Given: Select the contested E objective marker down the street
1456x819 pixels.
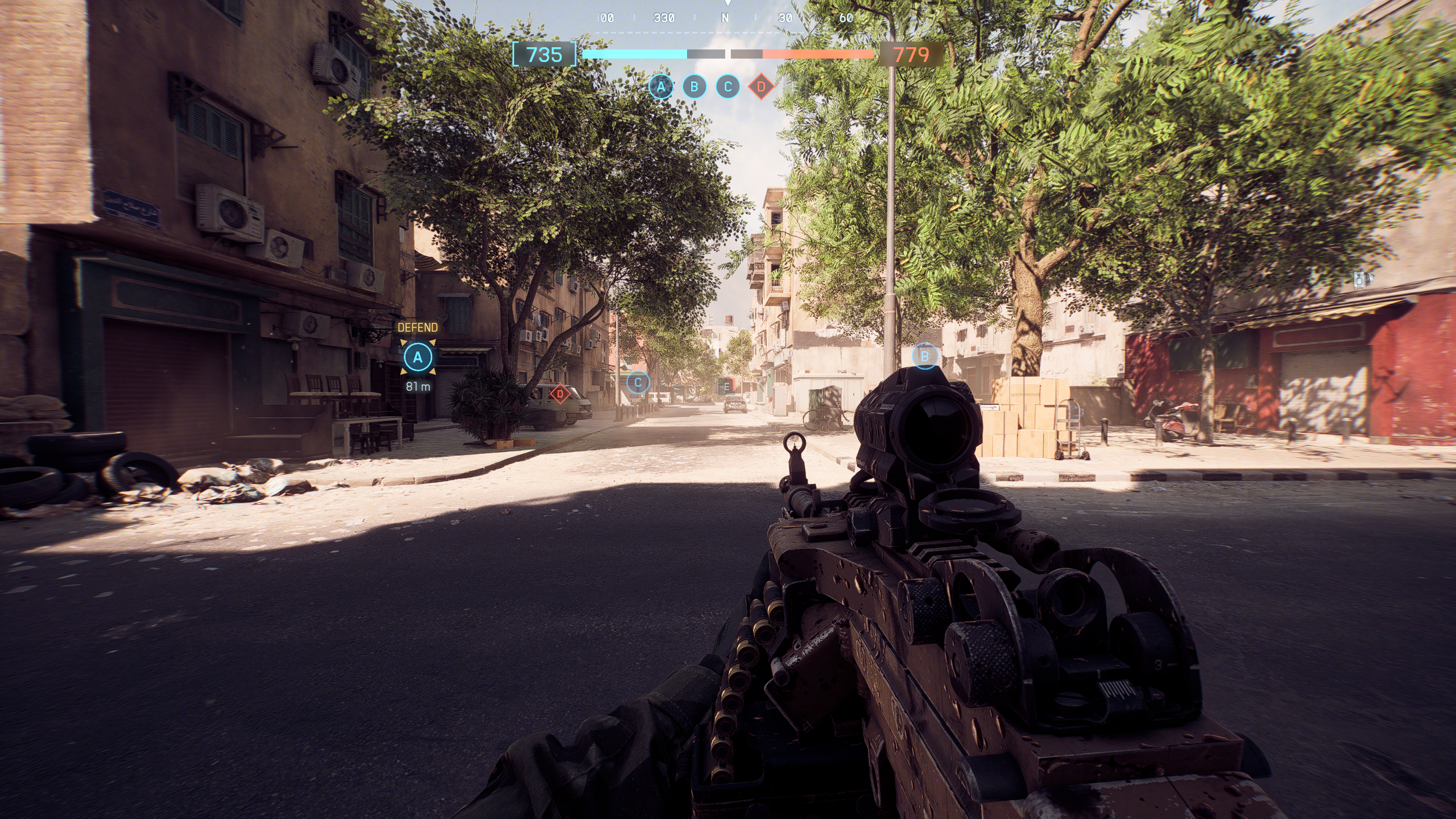Looking at the screenshot, I should point(726,387).
